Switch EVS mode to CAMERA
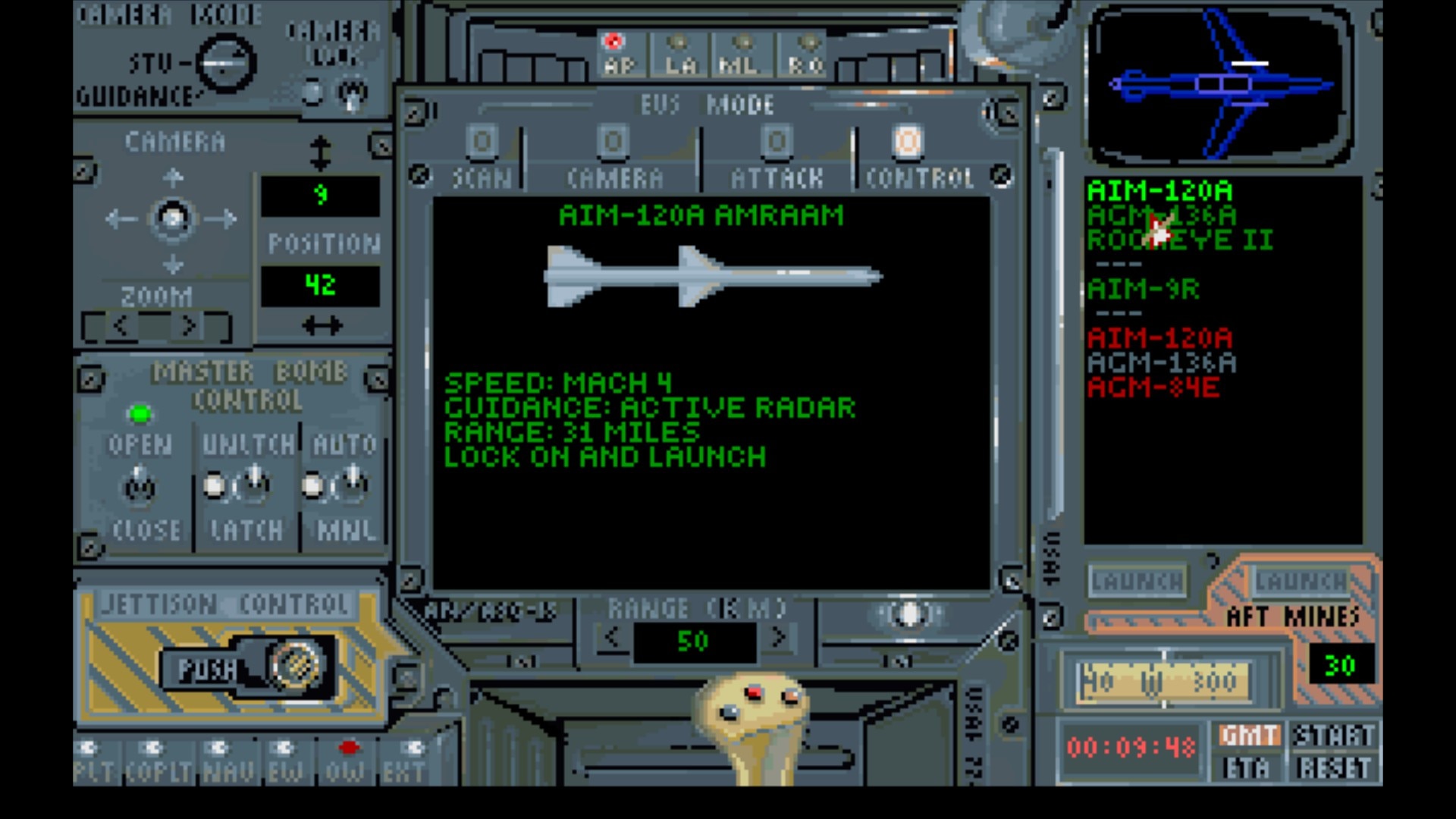Screen dimensions: 1456x819 [x=613, y=143]
